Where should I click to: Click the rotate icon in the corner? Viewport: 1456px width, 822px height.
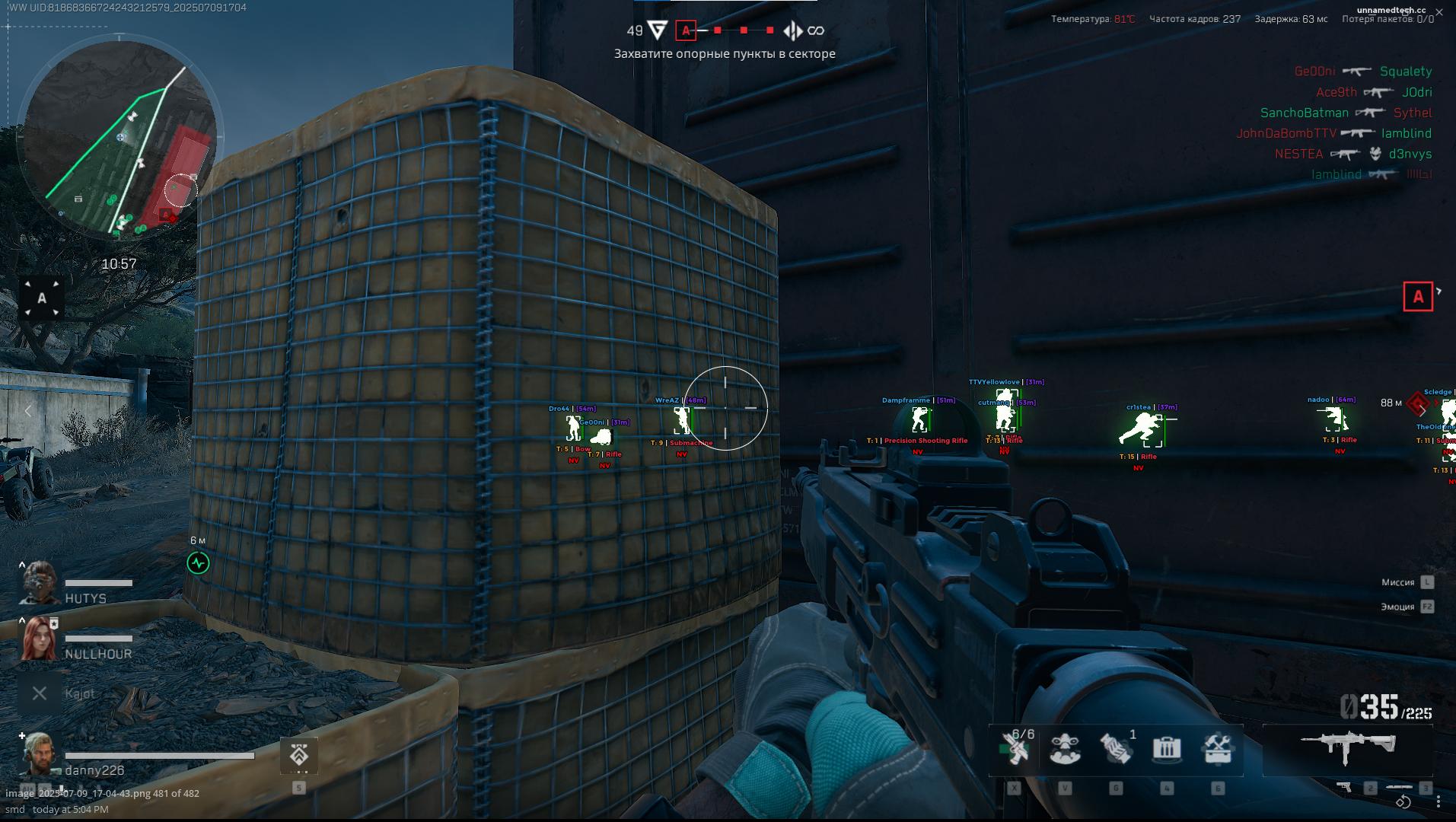tap(1403, 801)
